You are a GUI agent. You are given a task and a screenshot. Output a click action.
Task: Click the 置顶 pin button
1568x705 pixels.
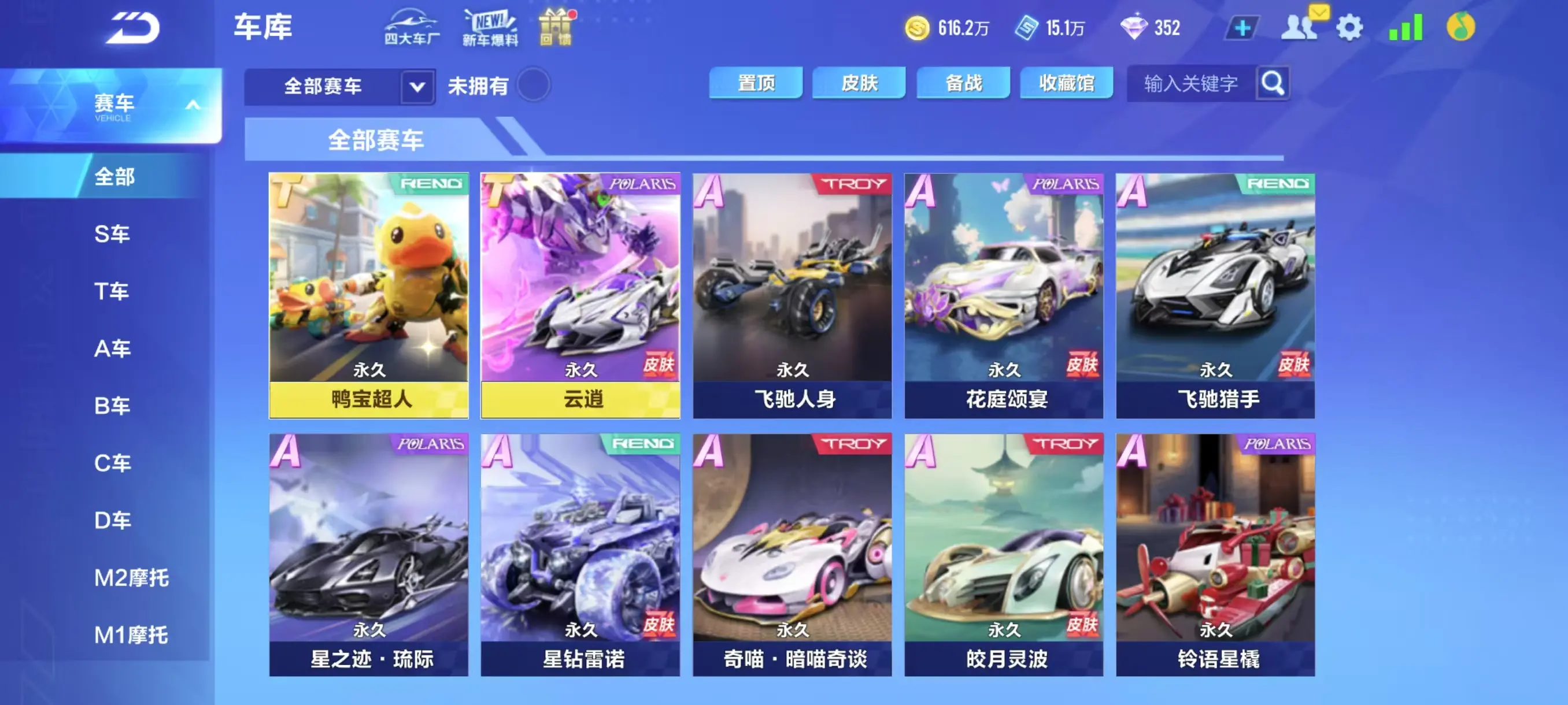(757, 83)
